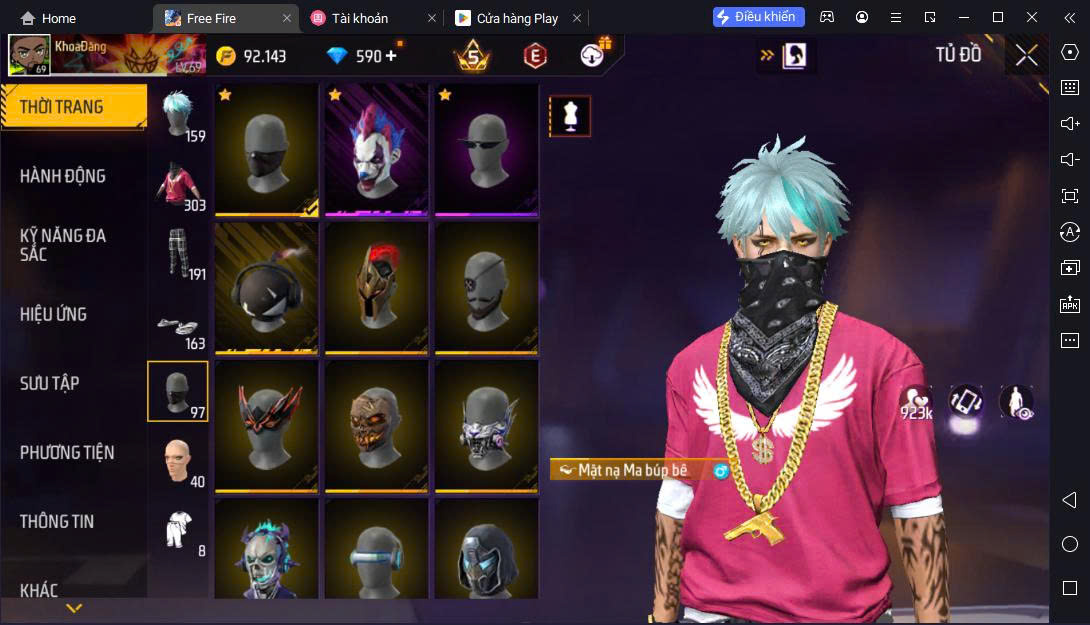Show the PHƯƠNG TIỆN category
The image size is (1090, 625).
pos(67,452)
